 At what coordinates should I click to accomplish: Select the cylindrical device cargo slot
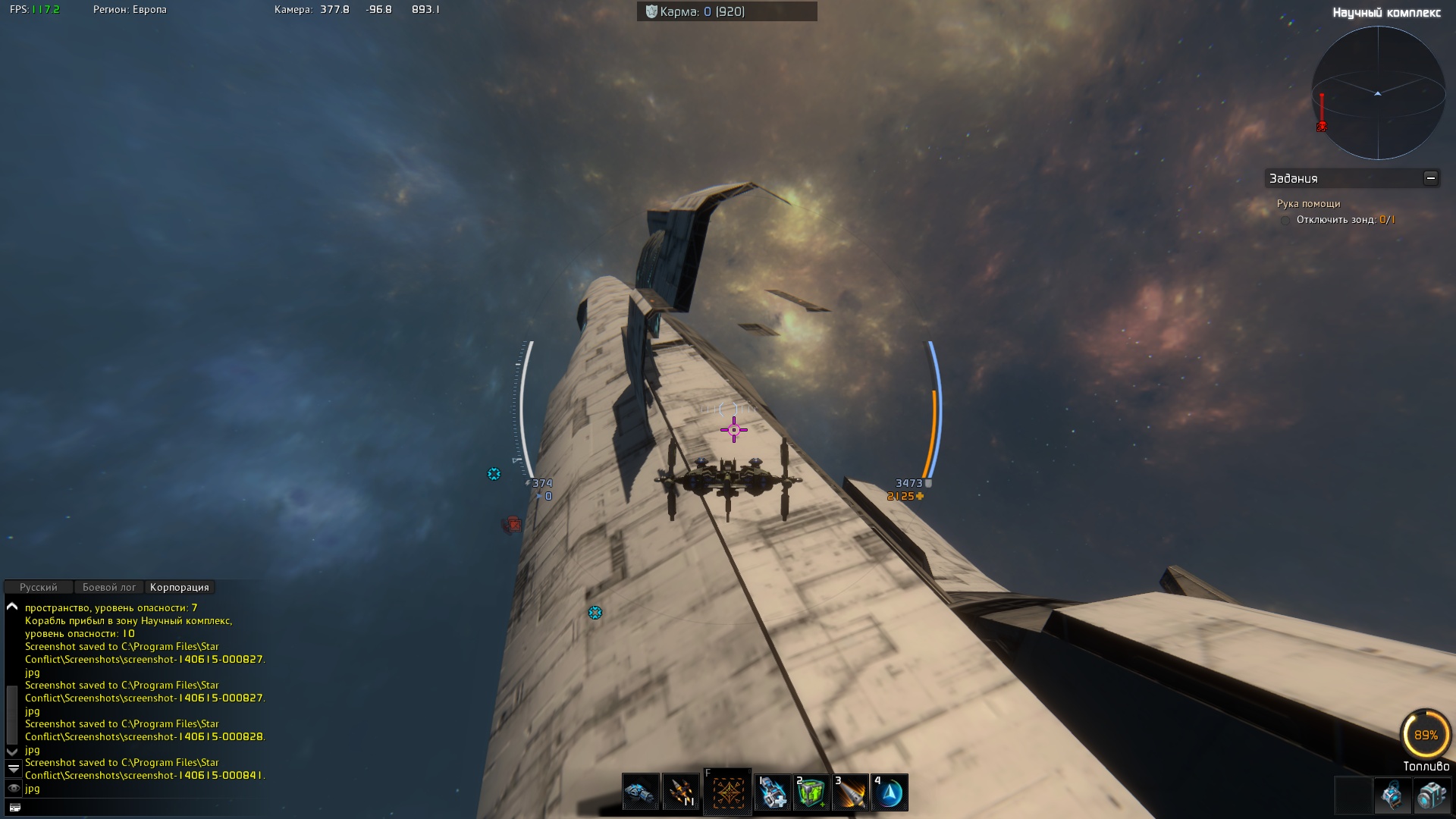click(x=1432, y=795)
